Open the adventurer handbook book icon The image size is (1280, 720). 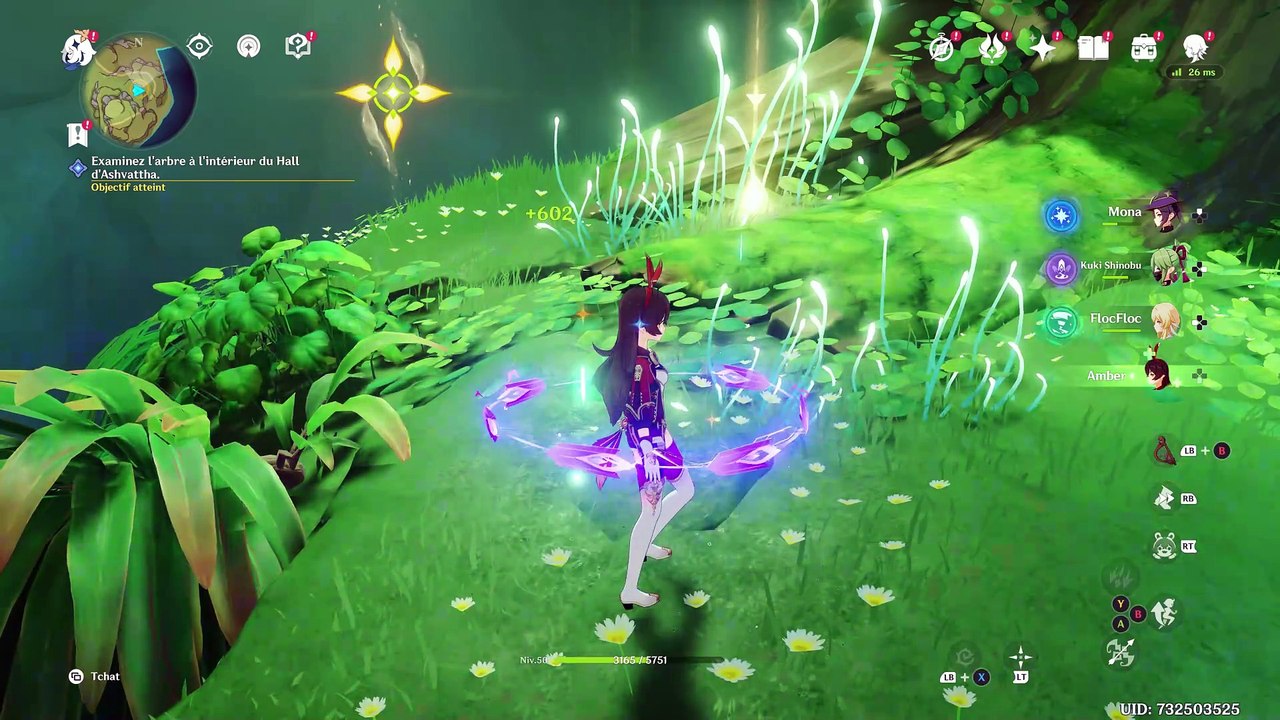1093,48
